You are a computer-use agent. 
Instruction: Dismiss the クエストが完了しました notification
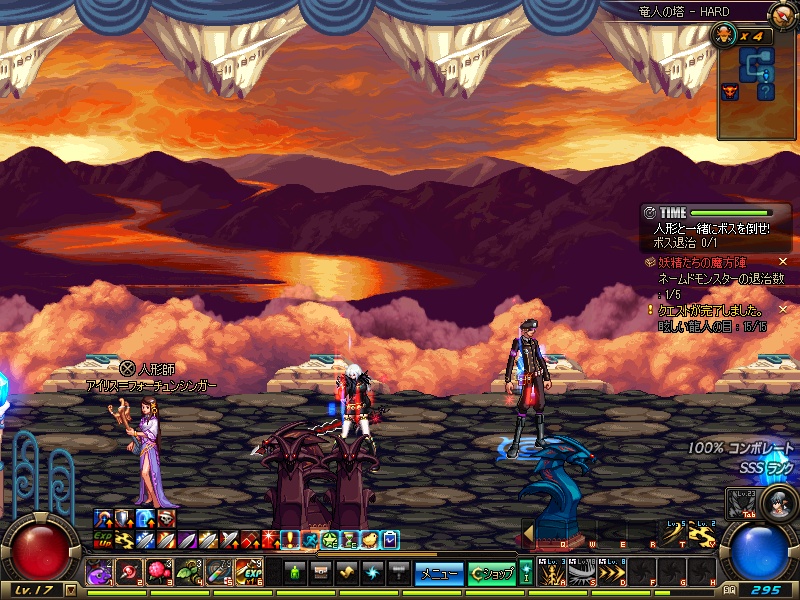(783, 310)
